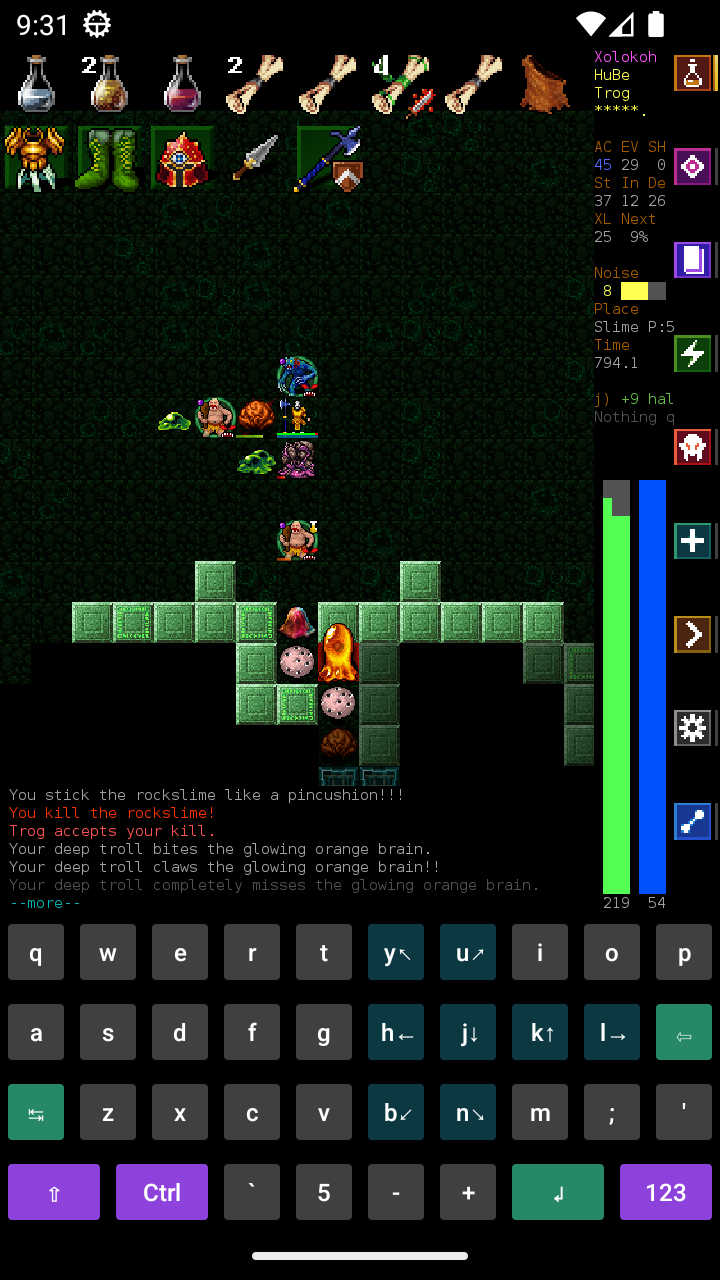Open the brown arrow commands tab
The width and height of the screenshot is (720, 1280).
pyautogui.click(x=692, y=634)
